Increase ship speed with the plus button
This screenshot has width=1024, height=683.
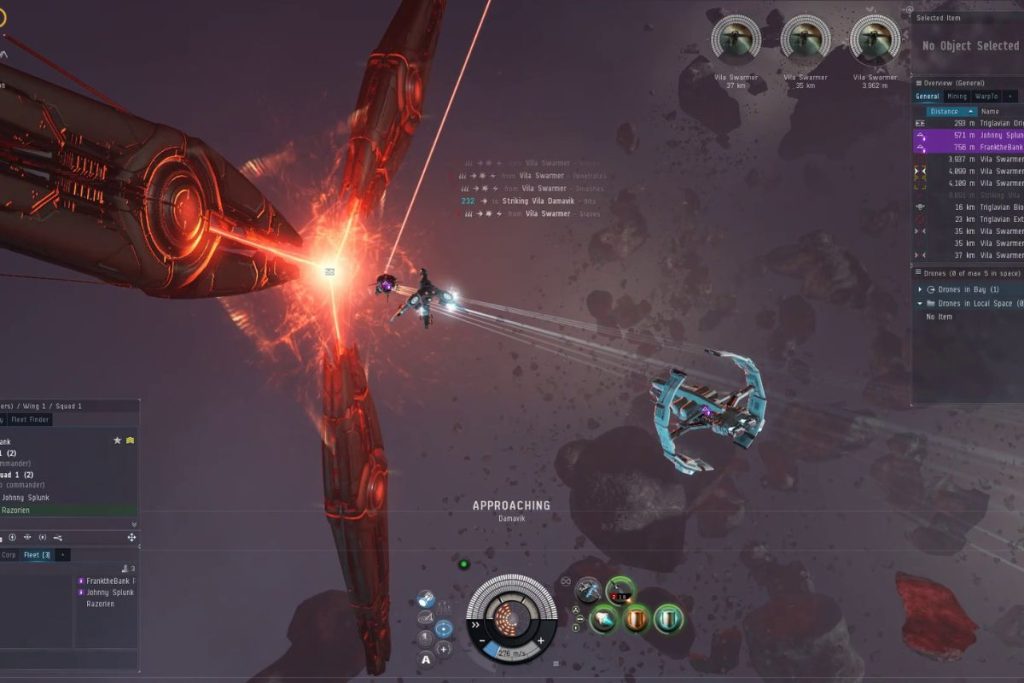(x=541, y=640)
